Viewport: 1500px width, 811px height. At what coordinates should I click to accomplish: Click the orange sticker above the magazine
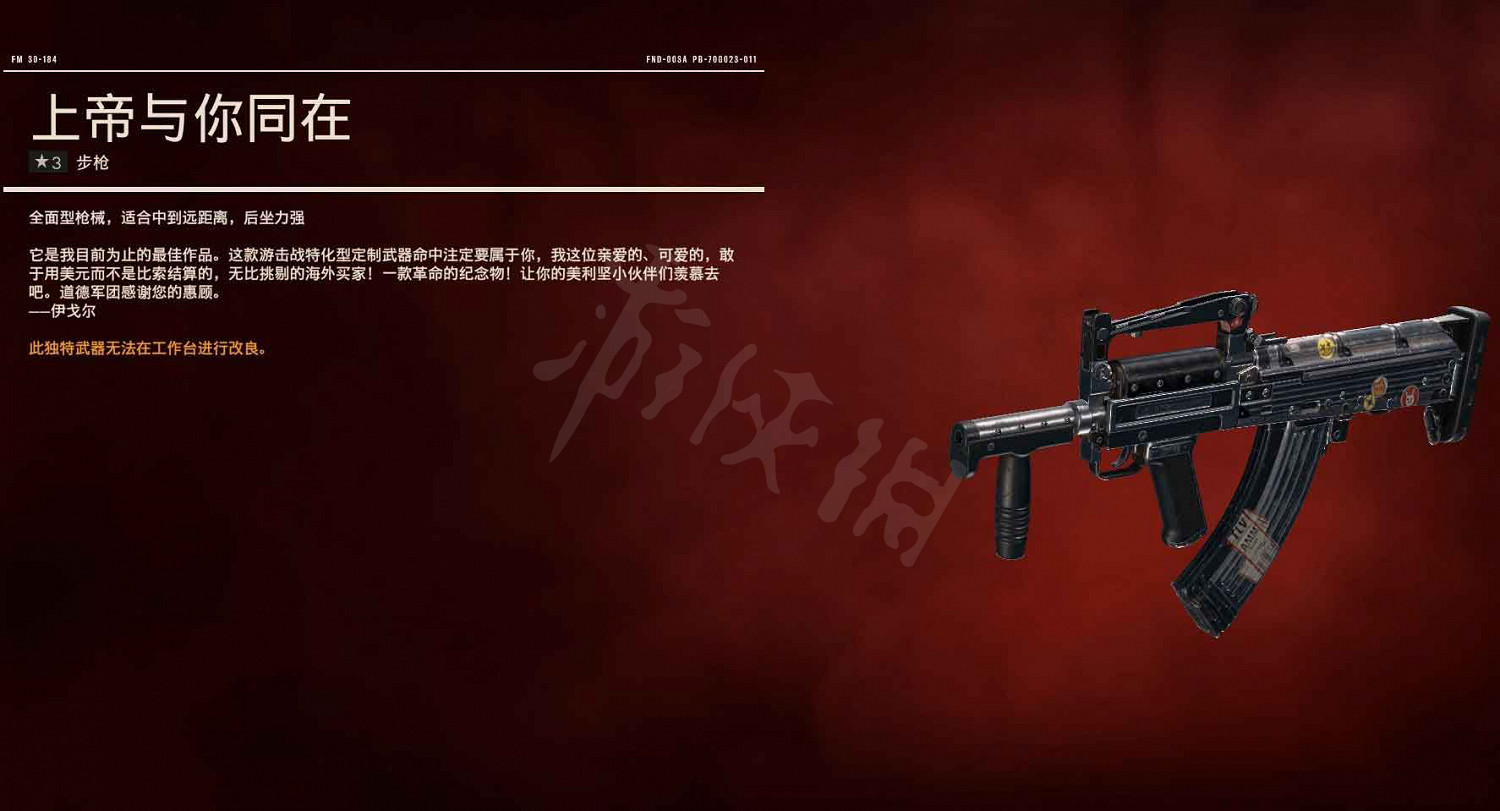coord(1380,386)
